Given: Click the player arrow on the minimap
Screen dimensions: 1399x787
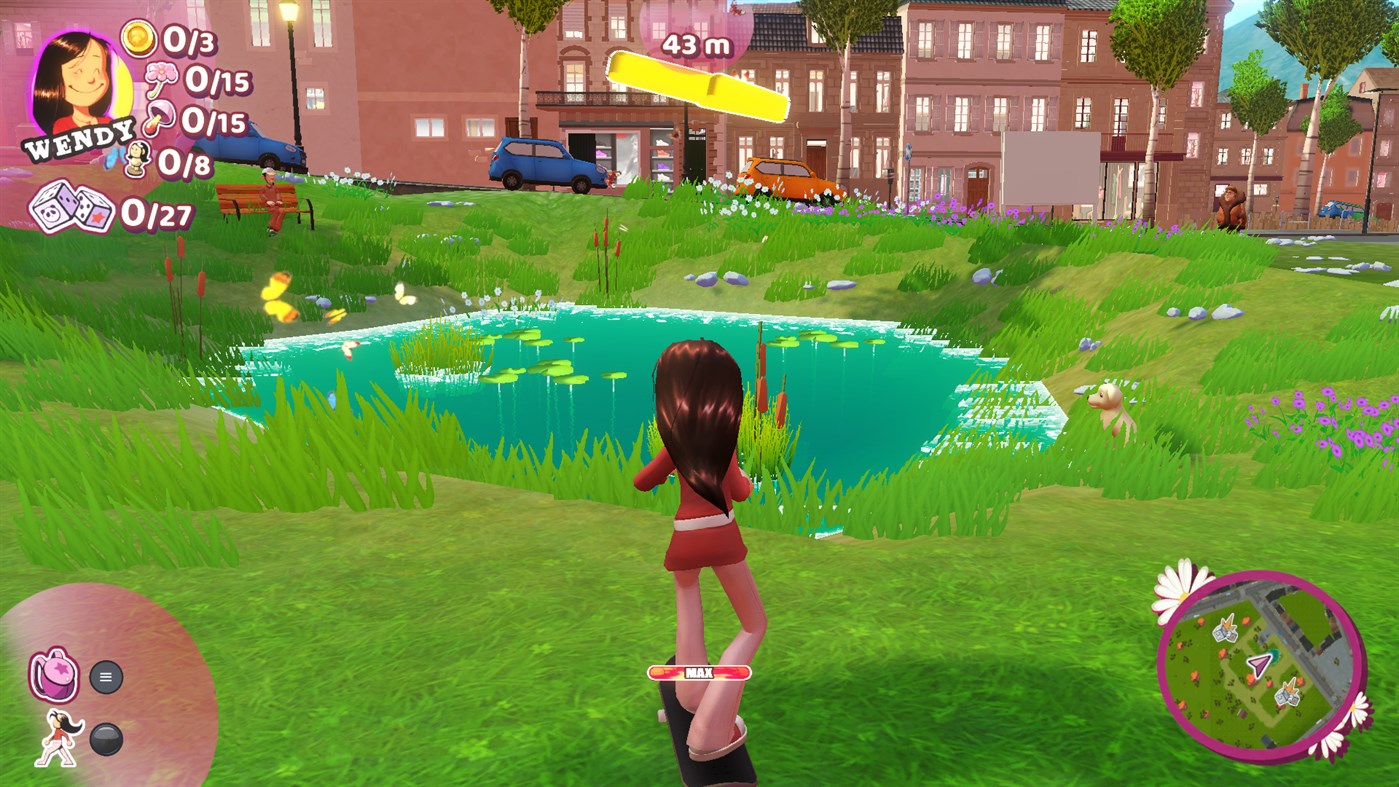Looking at the screenshot, I should pyautogui.click(x=1258, y=663).
